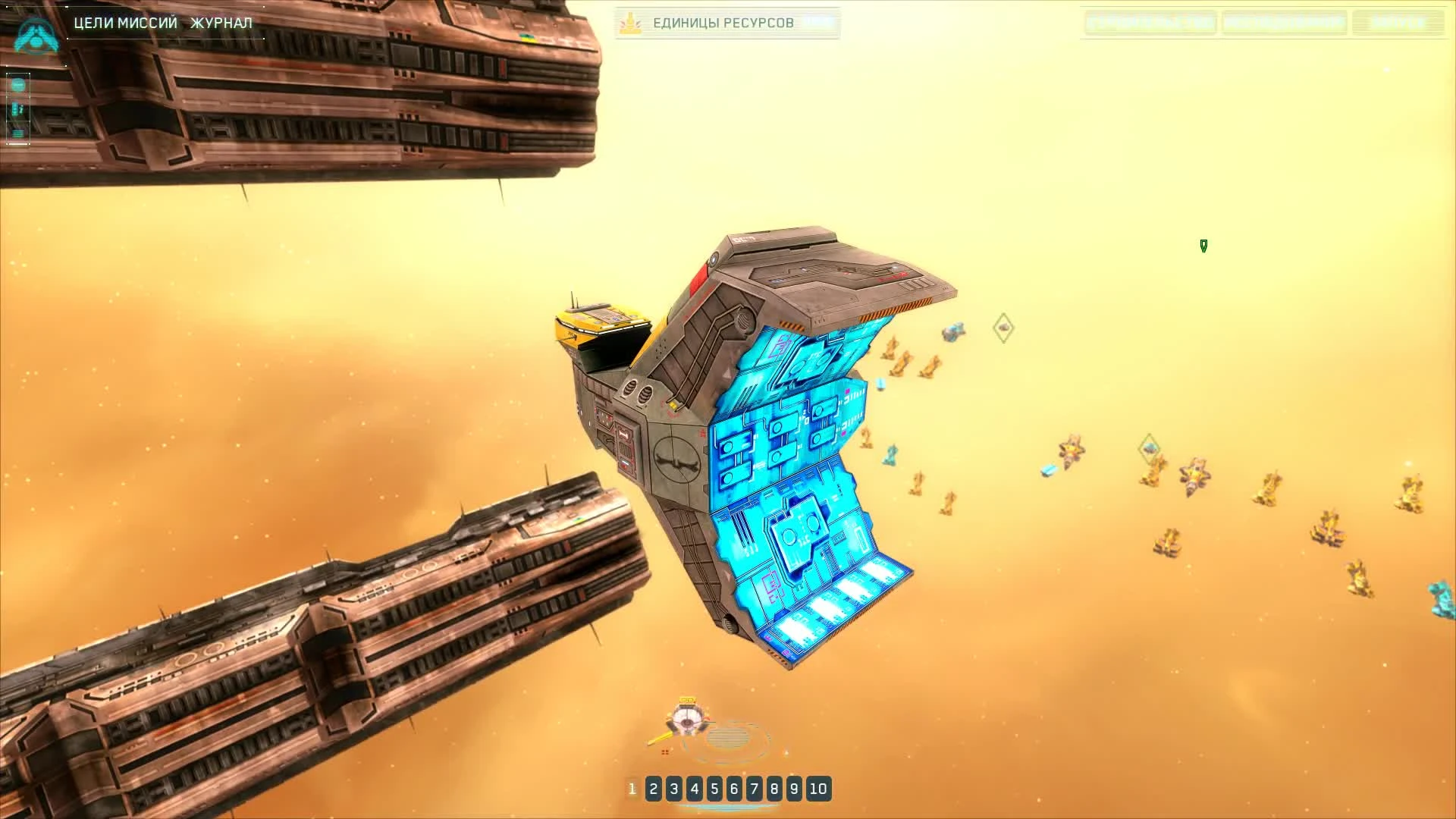Screen dimensions: 1456x819
Task: Activate control group 10 slot
Action: pos(819,789)
